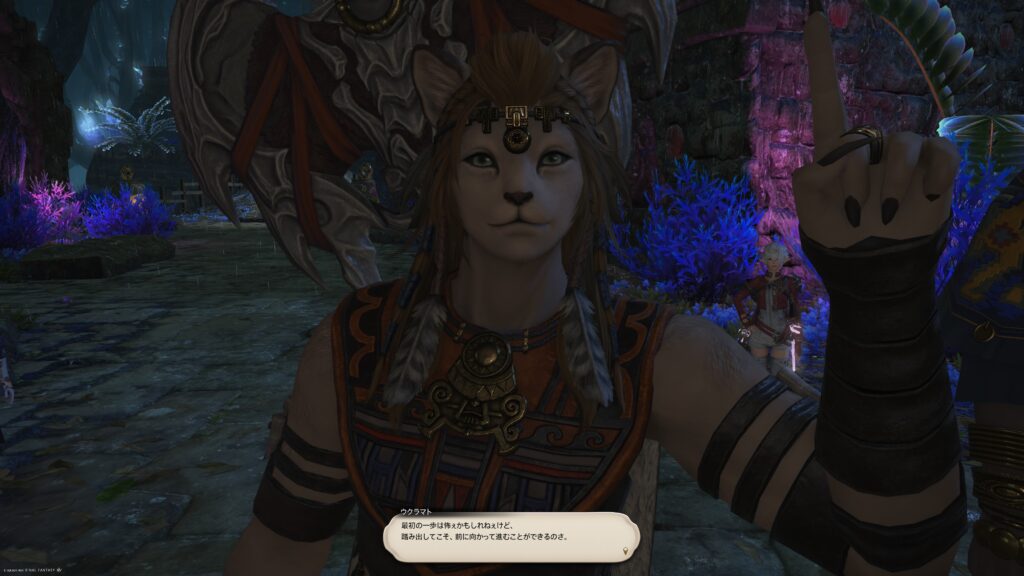Click the dialogue continue arrow indicator

[x=626, y=550]
